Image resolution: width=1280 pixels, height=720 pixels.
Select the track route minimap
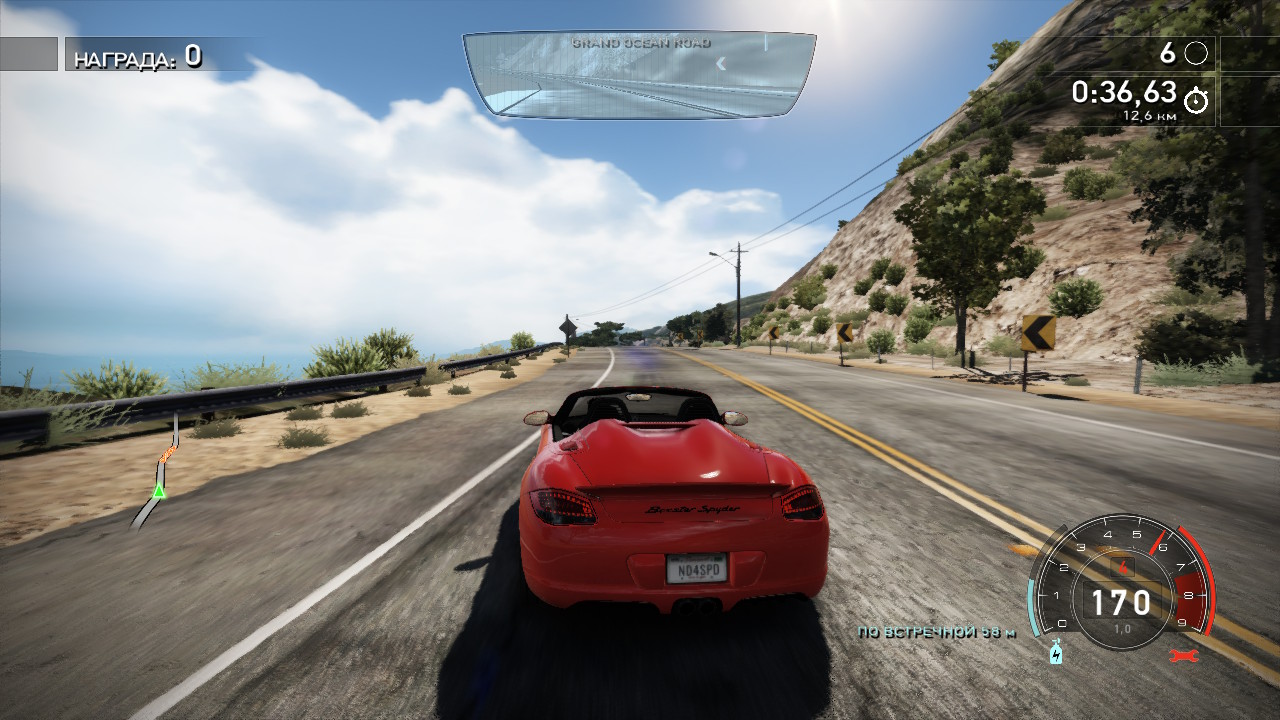point(160,470)
